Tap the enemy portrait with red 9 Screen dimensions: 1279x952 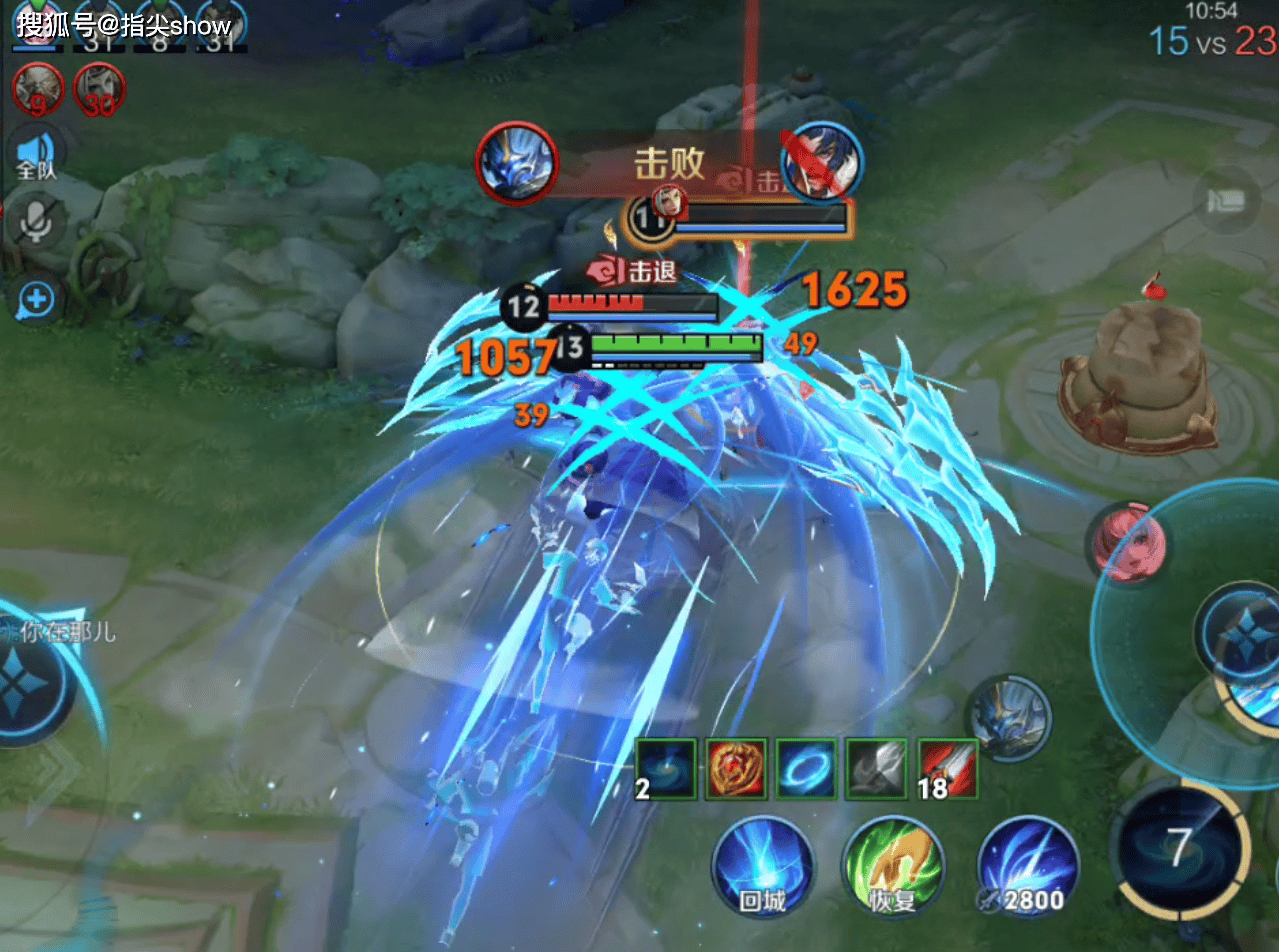click(x=38, y=89)
